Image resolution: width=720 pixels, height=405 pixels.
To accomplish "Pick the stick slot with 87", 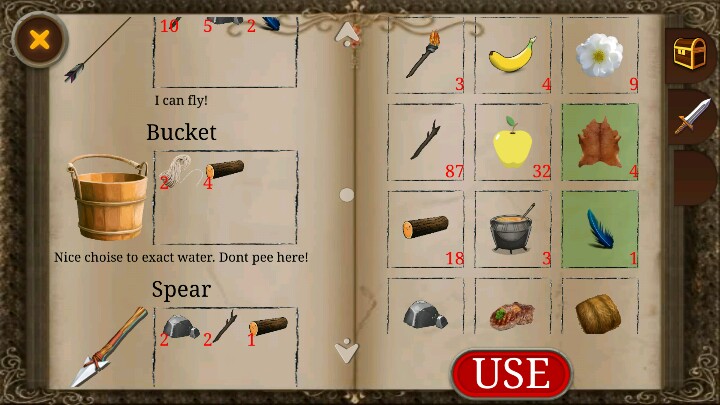I will pyautogui.click(x=425, y=142).
